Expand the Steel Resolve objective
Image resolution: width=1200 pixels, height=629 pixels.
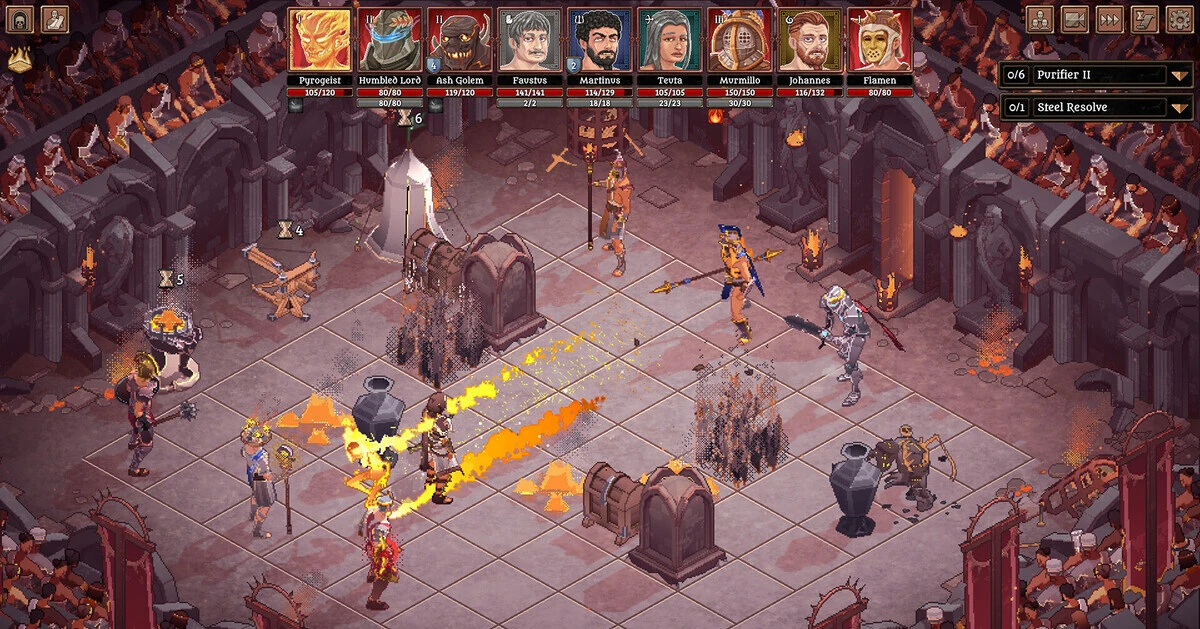point(1180,108)
